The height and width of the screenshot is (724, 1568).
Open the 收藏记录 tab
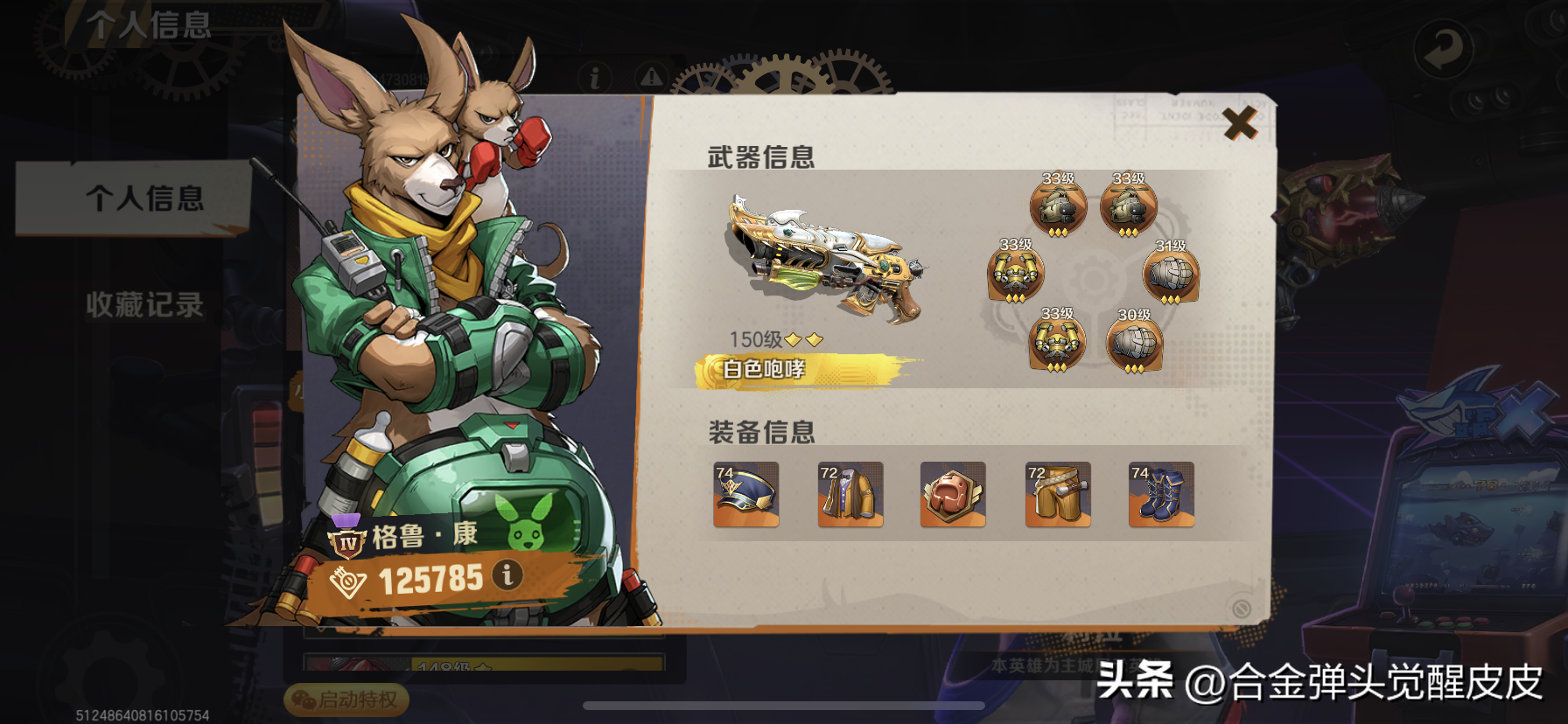[144, 304]
